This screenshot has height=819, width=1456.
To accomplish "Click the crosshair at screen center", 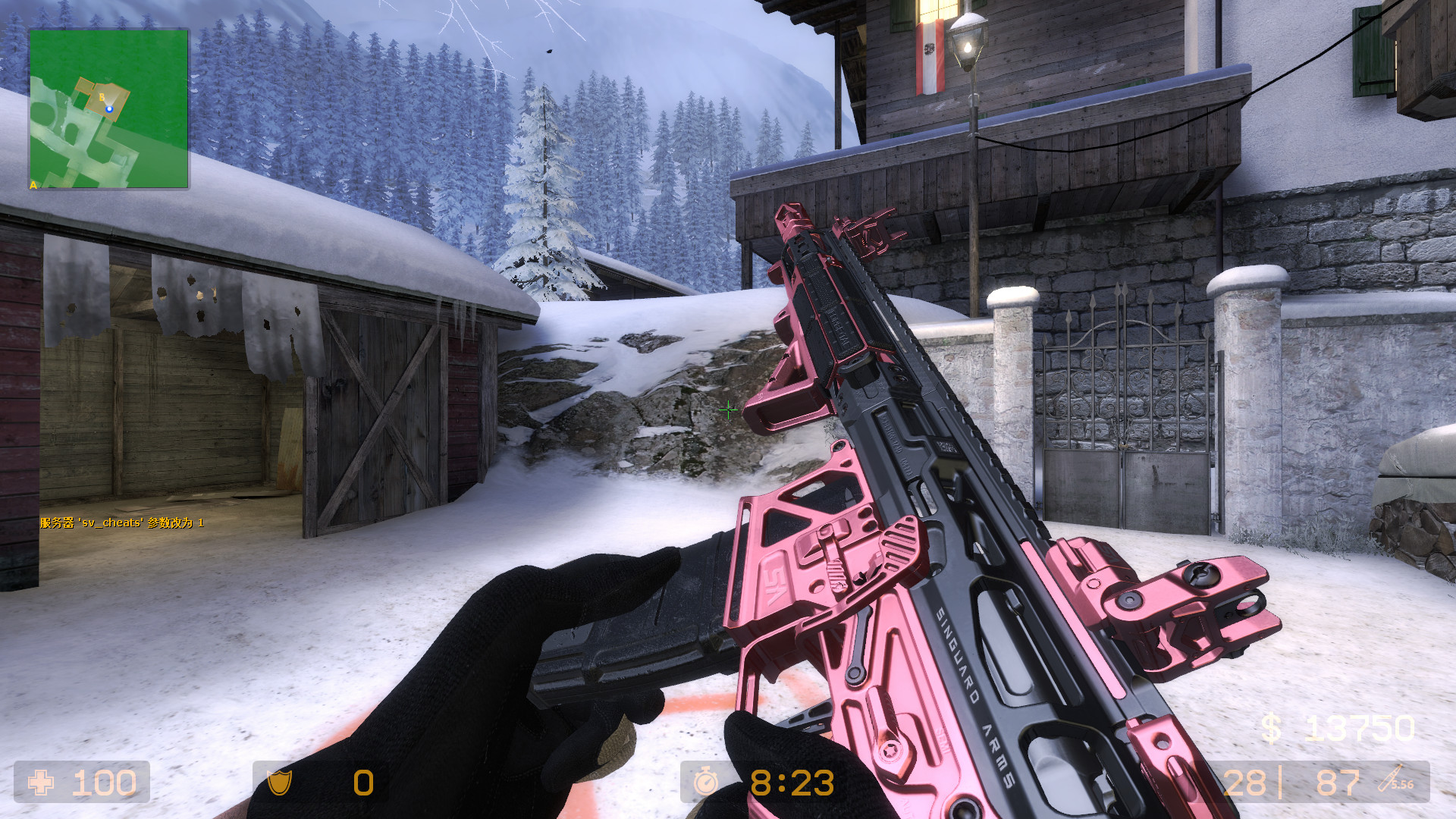I will (x=728, y=409).
